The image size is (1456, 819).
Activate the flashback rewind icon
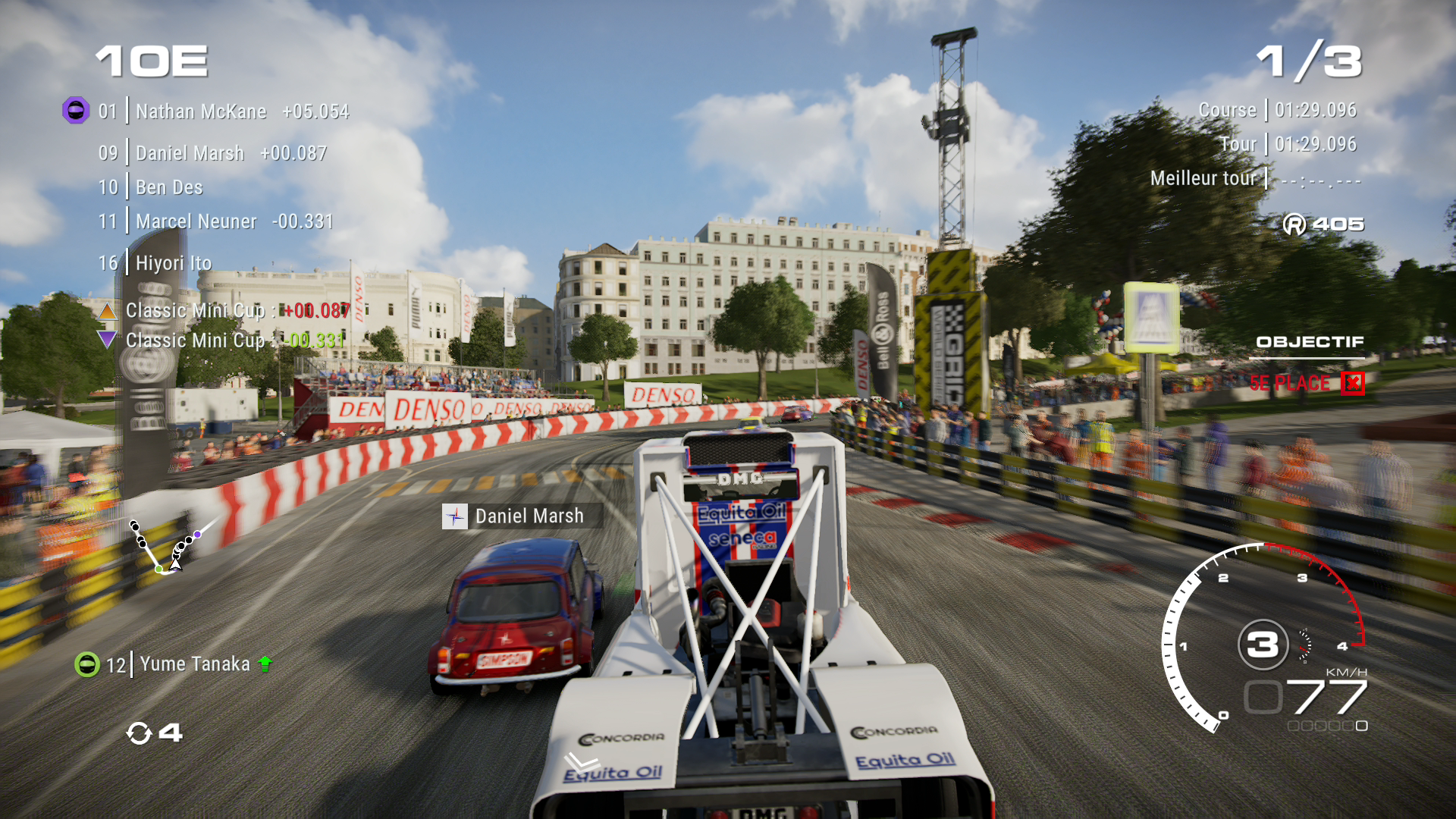click(x=139, y=733)
